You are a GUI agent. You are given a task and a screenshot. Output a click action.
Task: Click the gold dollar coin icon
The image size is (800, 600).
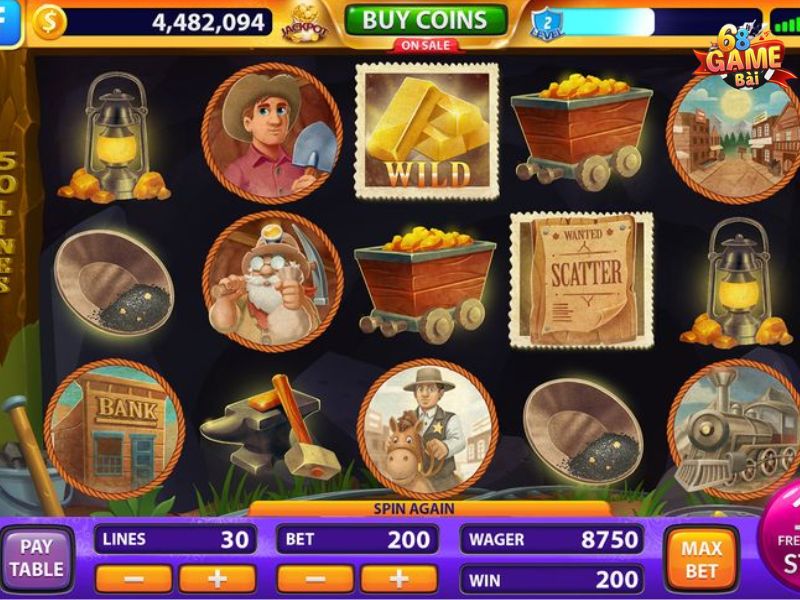click(x=49, y=21)
